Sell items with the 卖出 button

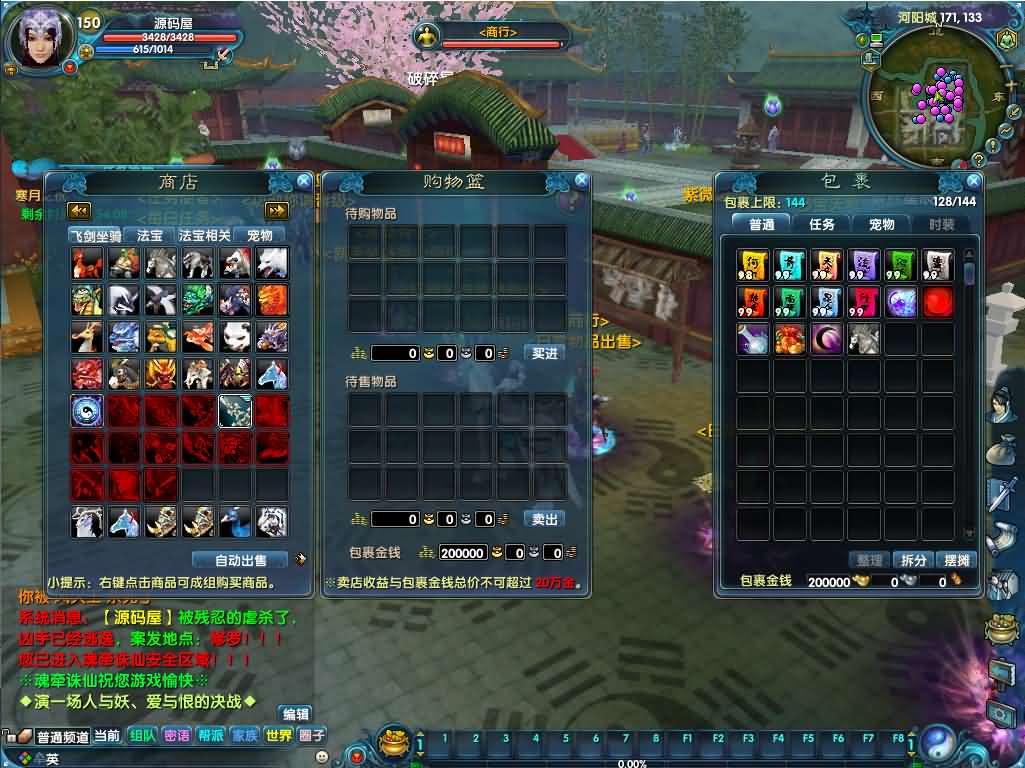[x=544, y=519]
